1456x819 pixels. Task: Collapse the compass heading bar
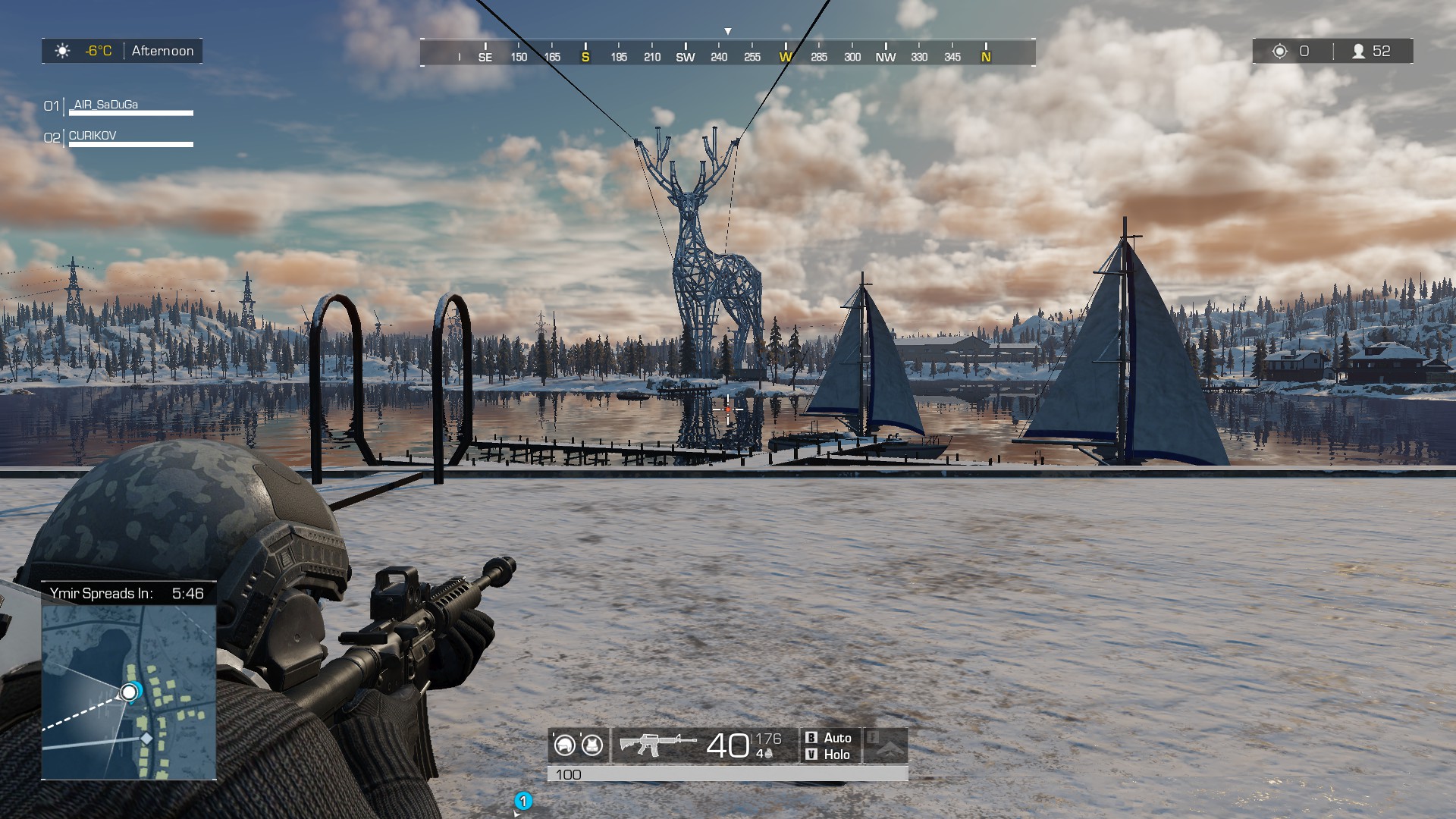tap(728, 54)
